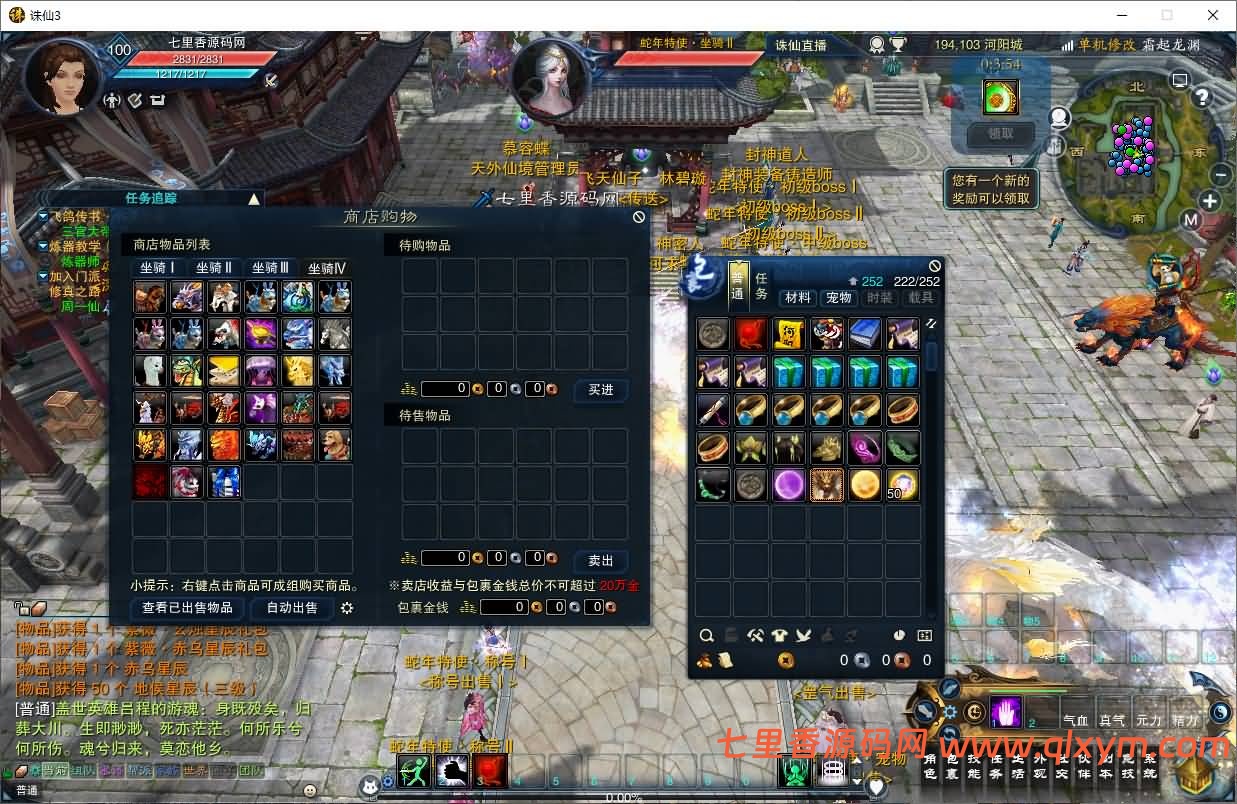Viewport: 1237px width, 804px height.
Task: Switch to the 坐骑Ⅱ shop tab
Action: 214,268
